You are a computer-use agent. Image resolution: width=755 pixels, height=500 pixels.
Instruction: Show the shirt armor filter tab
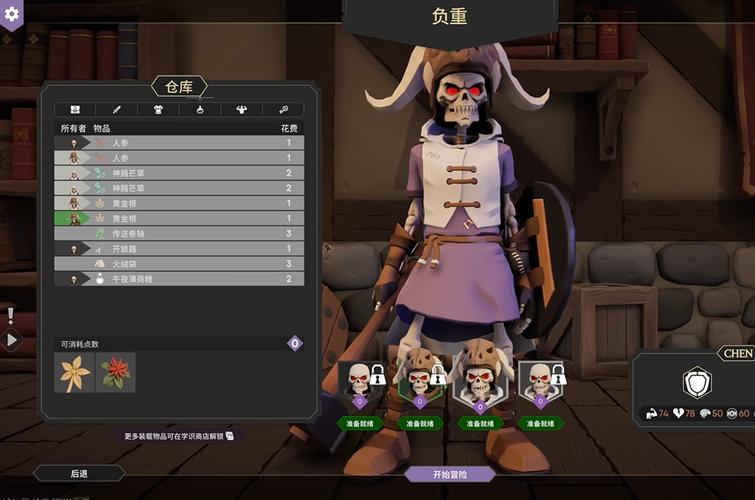coord(158,109)
